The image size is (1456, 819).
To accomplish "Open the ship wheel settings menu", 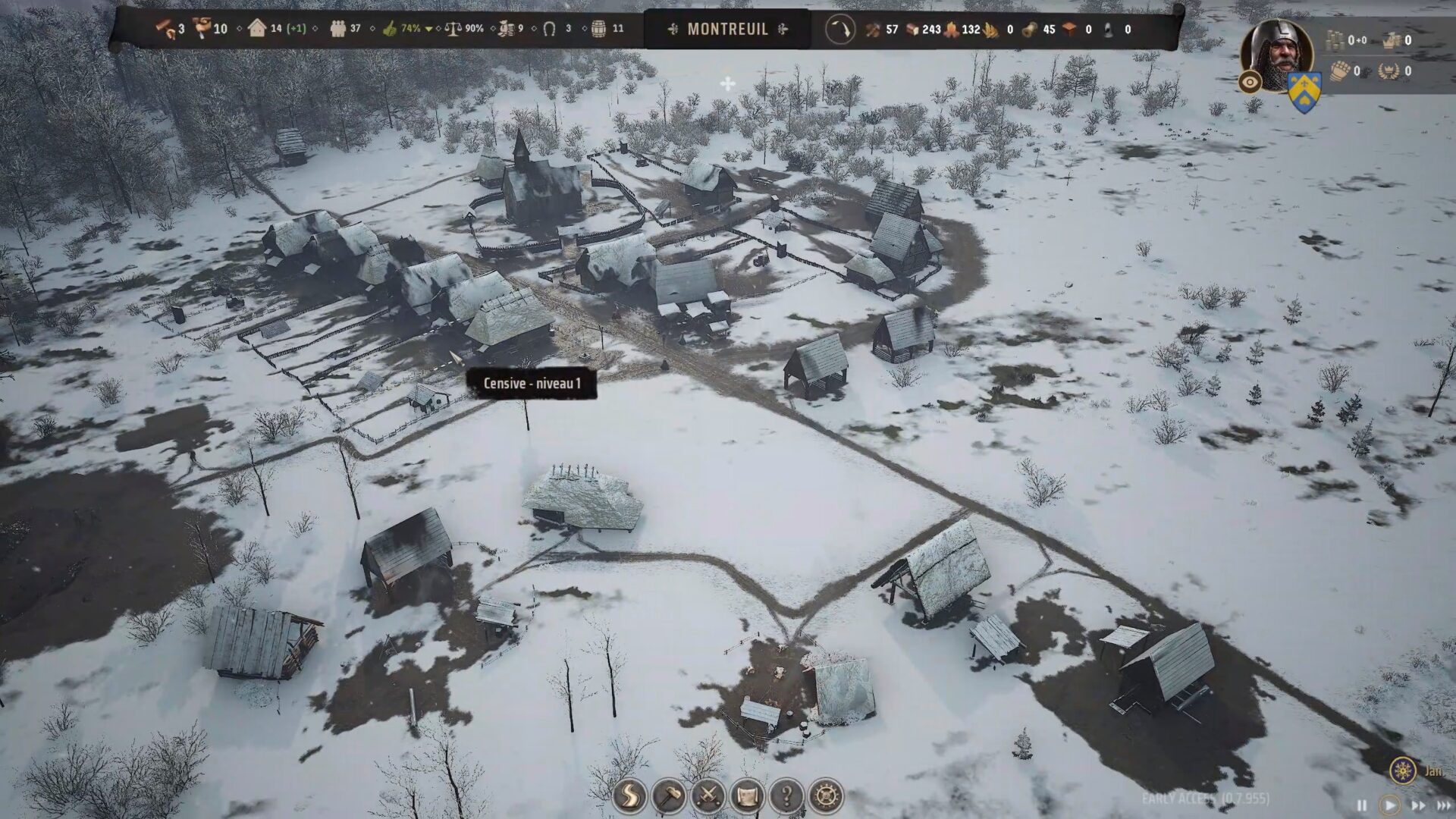I will [x=826, y=796].
